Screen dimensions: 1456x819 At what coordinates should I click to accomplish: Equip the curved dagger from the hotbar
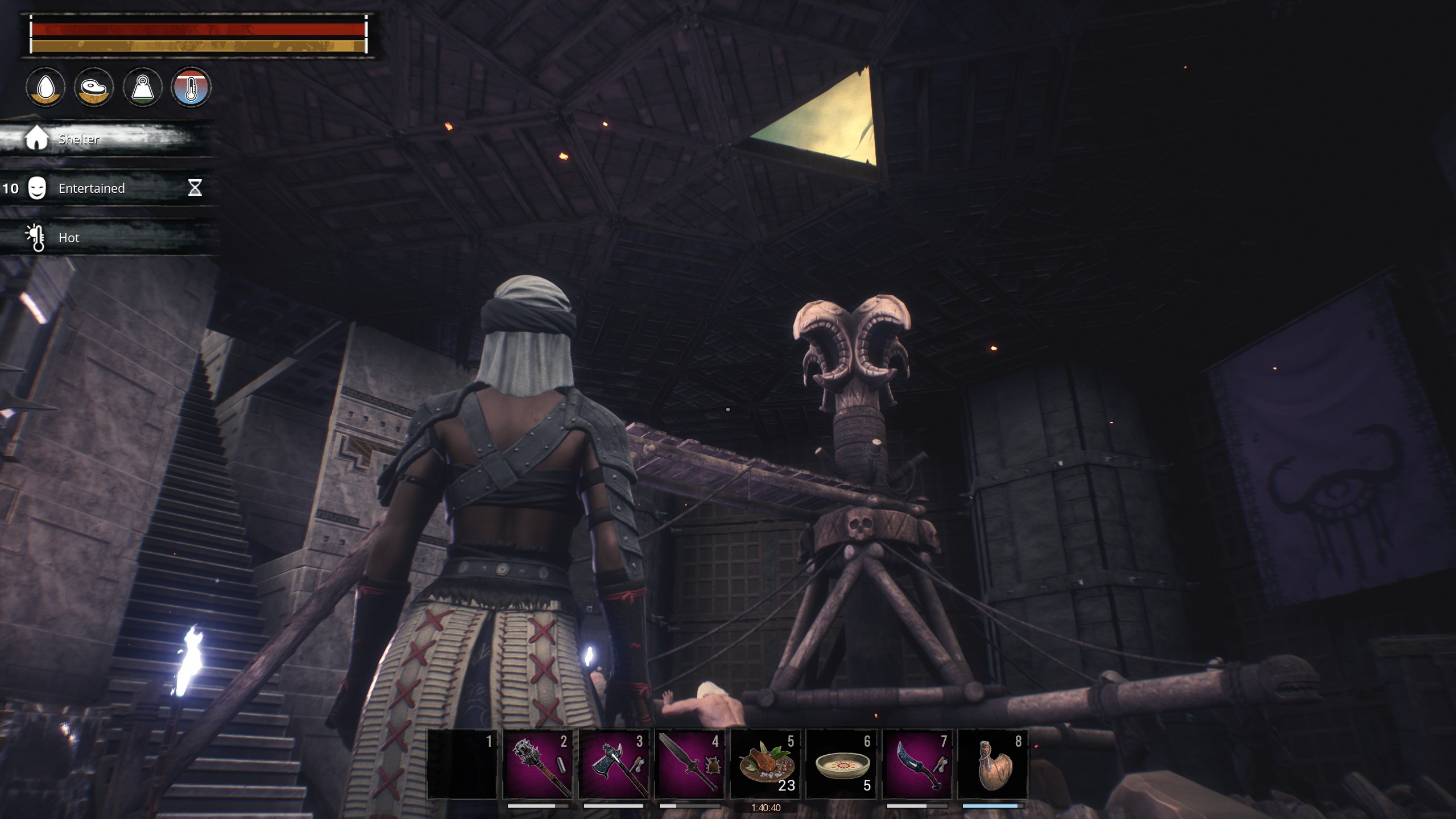pyautogui.click(x=917, y=764)
